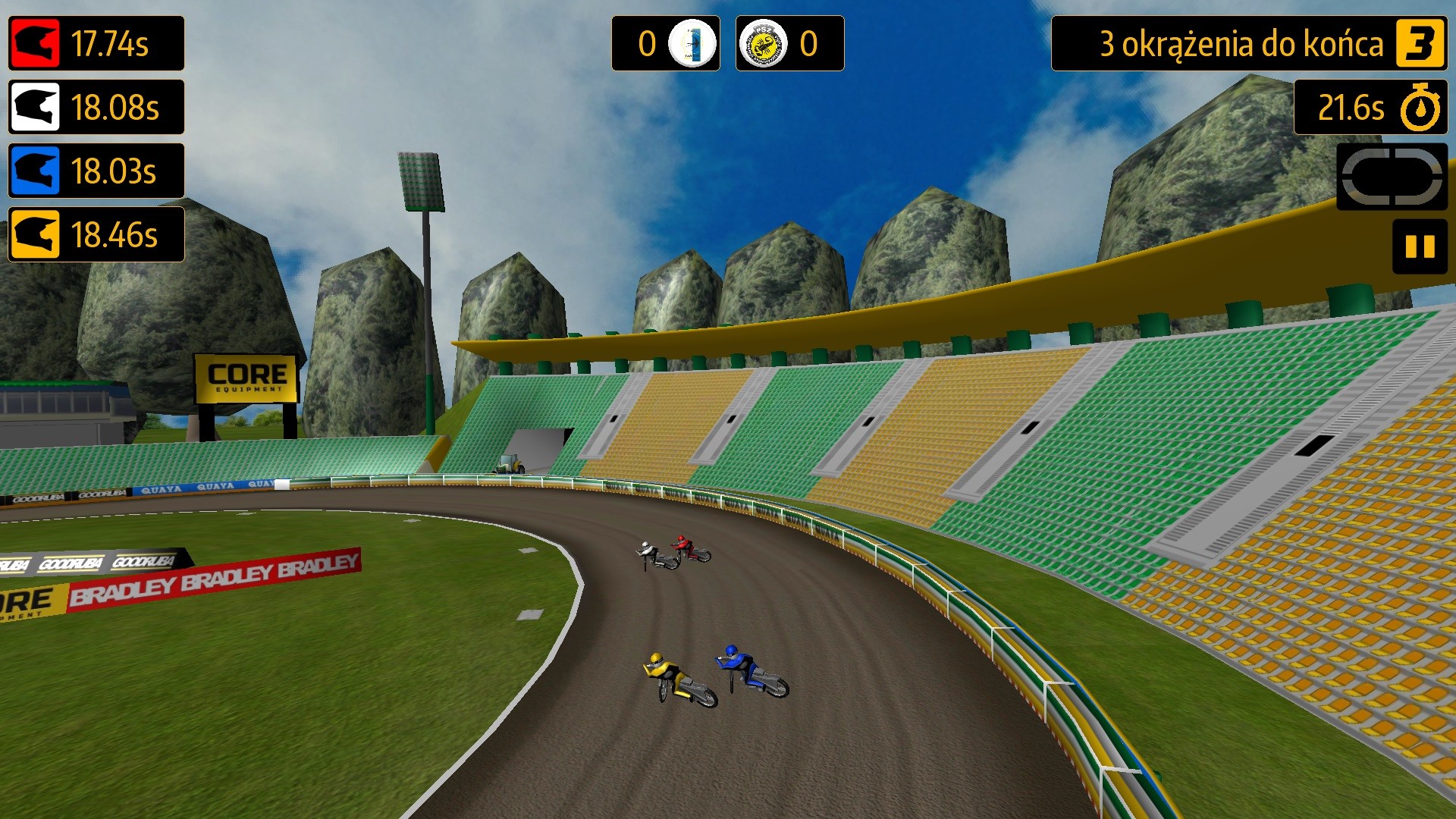Select the white helmet rider timer icon
Screen dimensions: 1456x819
(x=34, y=108)
